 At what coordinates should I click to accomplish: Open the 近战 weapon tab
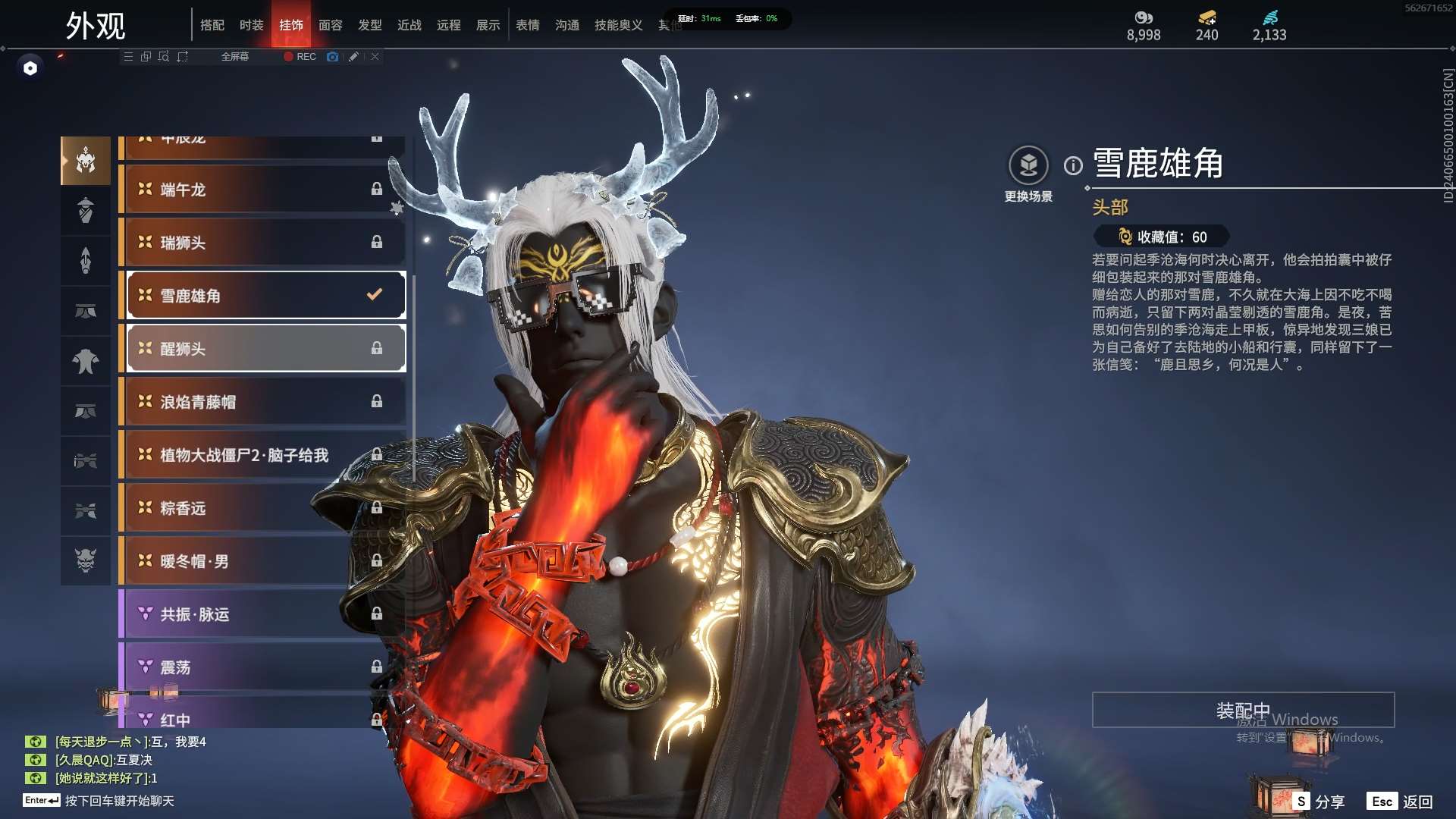409,25
